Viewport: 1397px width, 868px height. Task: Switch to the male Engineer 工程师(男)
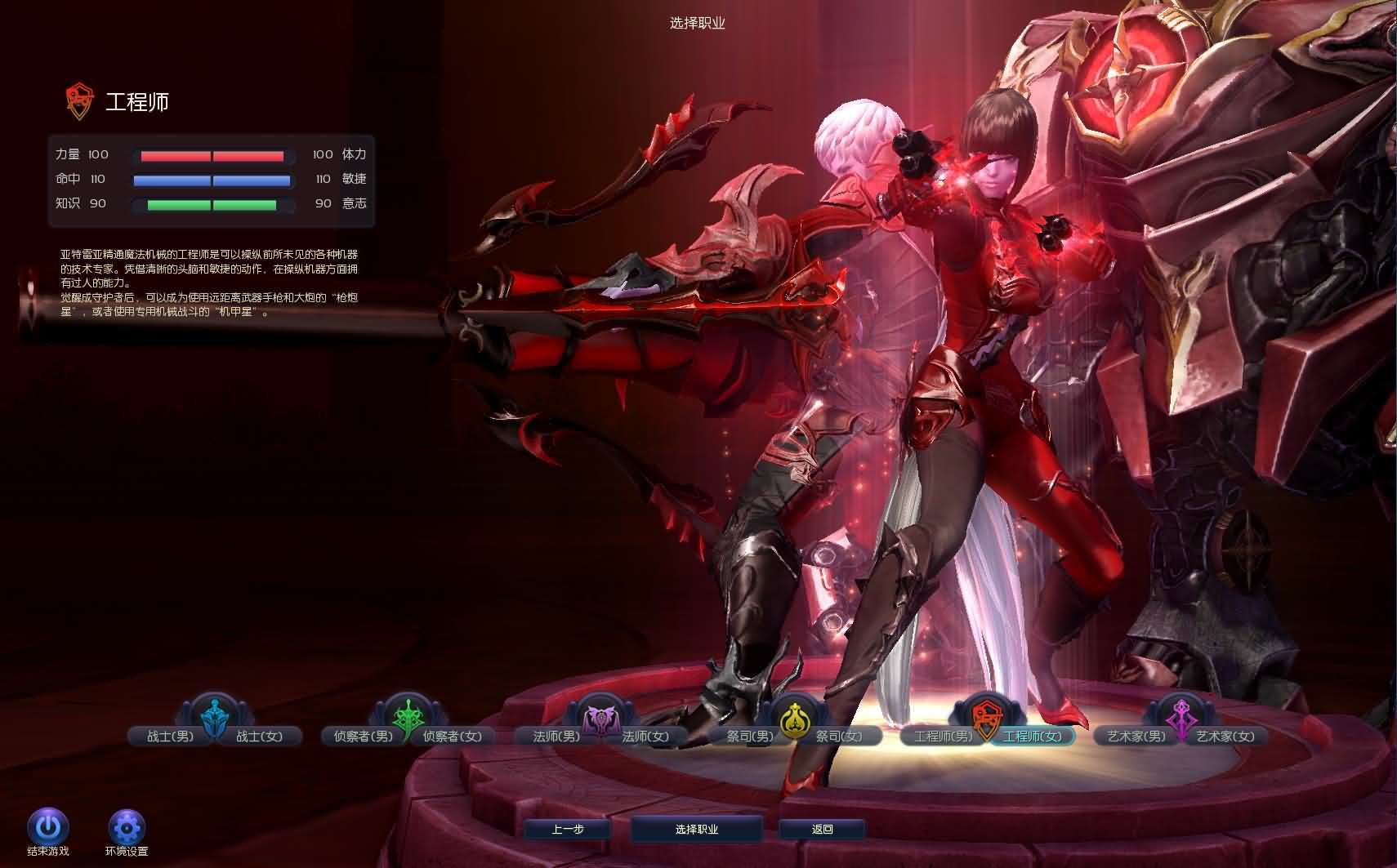(x=943, y=737)
